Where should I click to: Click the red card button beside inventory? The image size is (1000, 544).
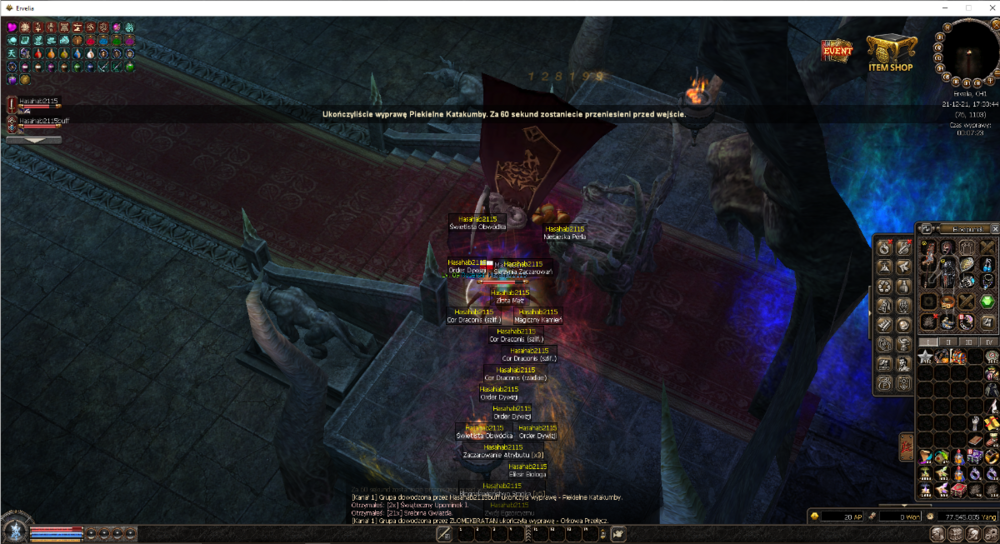pyautogui.click(x=906, y=446)
